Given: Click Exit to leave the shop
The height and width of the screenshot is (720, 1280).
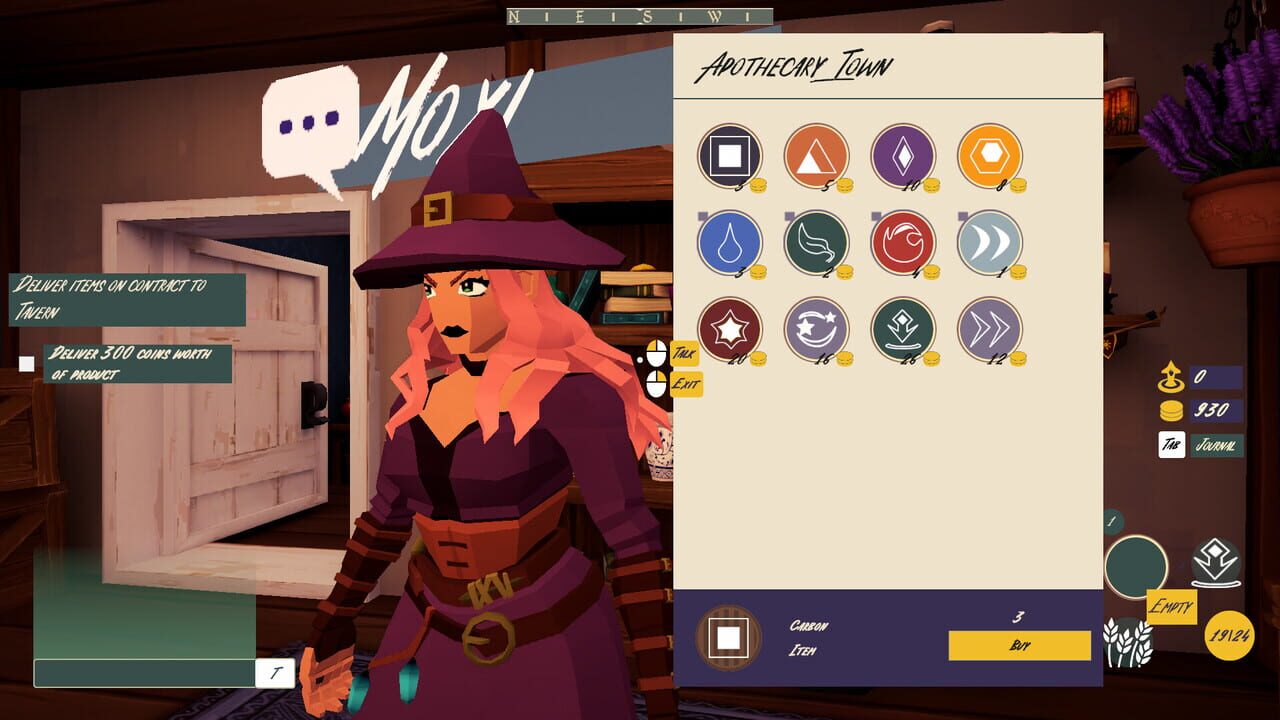Looking at the screenshot, I should pyautogui.click(x=688, y=383).
